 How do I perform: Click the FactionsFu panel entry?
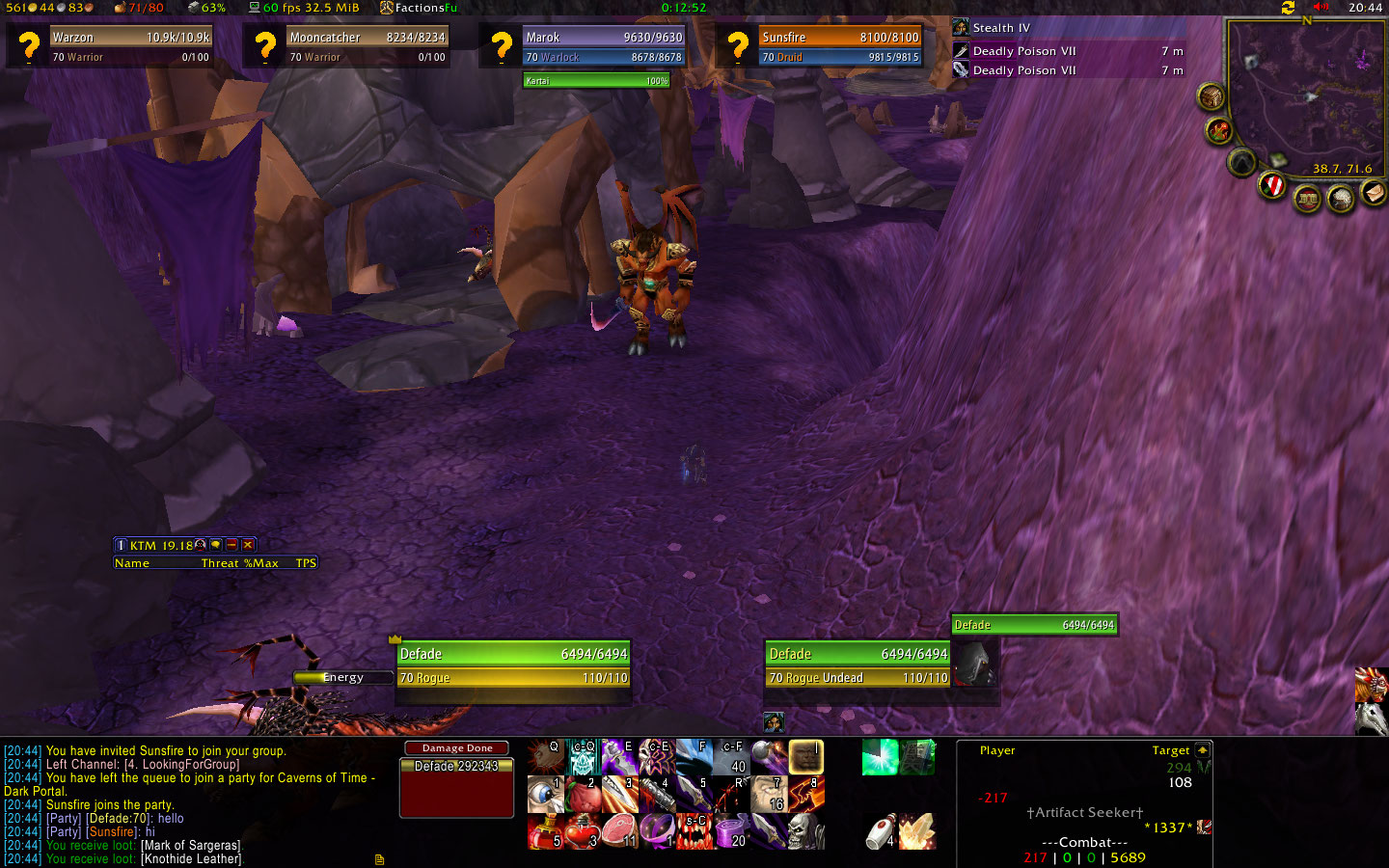pos(419,8)
